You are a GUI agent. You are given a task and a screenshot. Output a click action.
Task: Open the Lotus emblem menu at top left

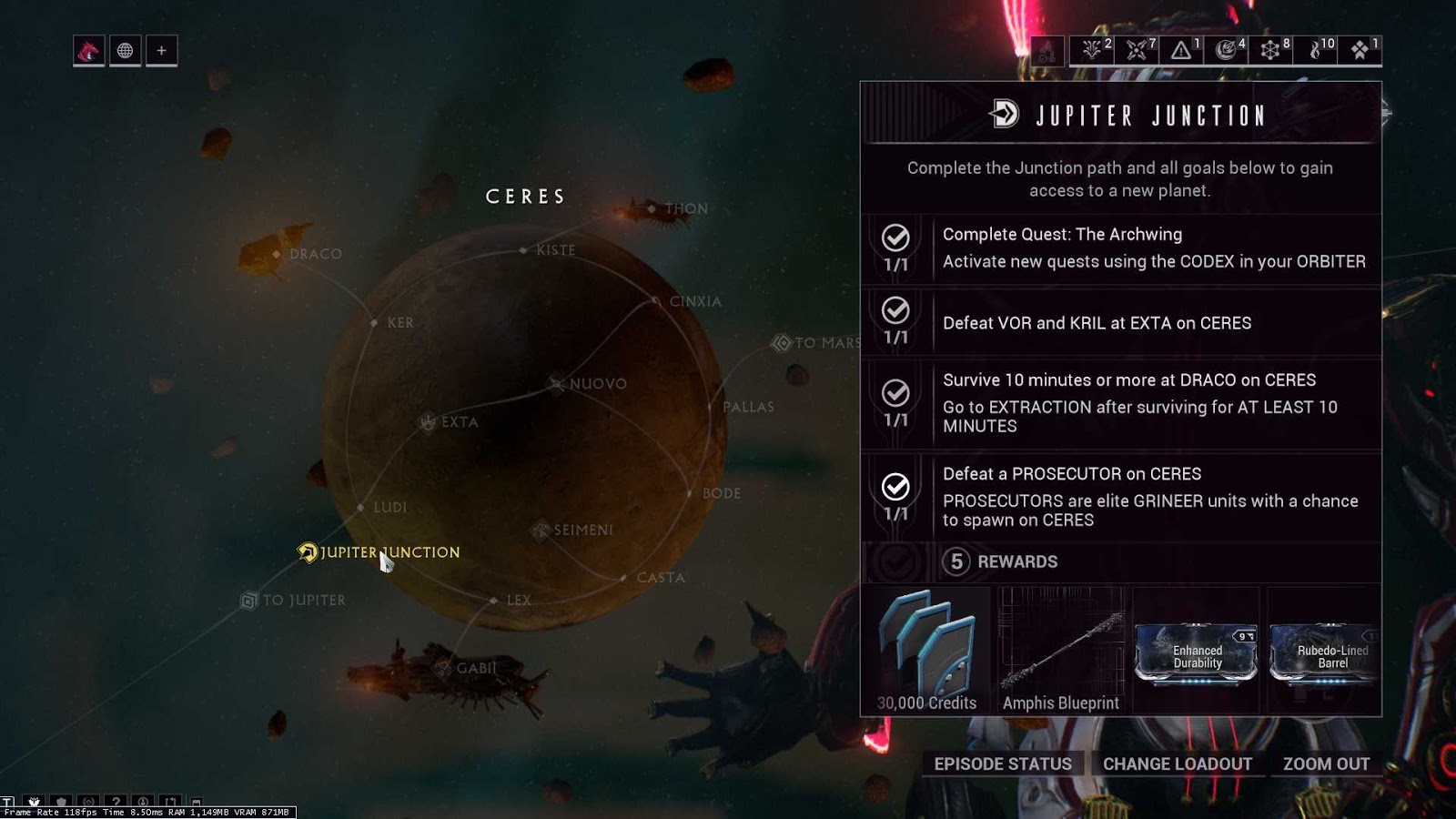88,51
